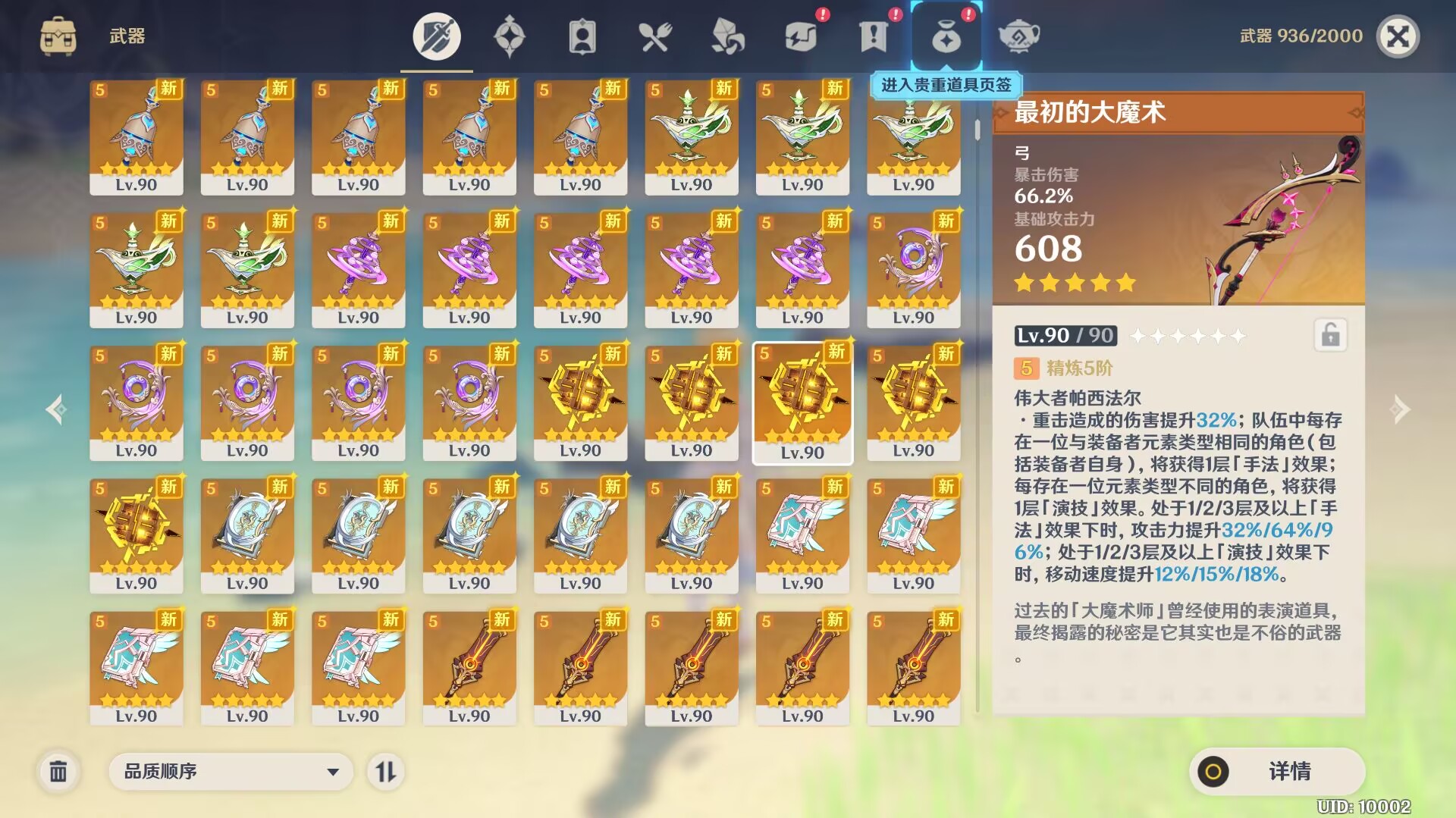The width and height of the screenshot is (1456, 818).
Task: Click the trash can delete button
Action: (58, 772)
